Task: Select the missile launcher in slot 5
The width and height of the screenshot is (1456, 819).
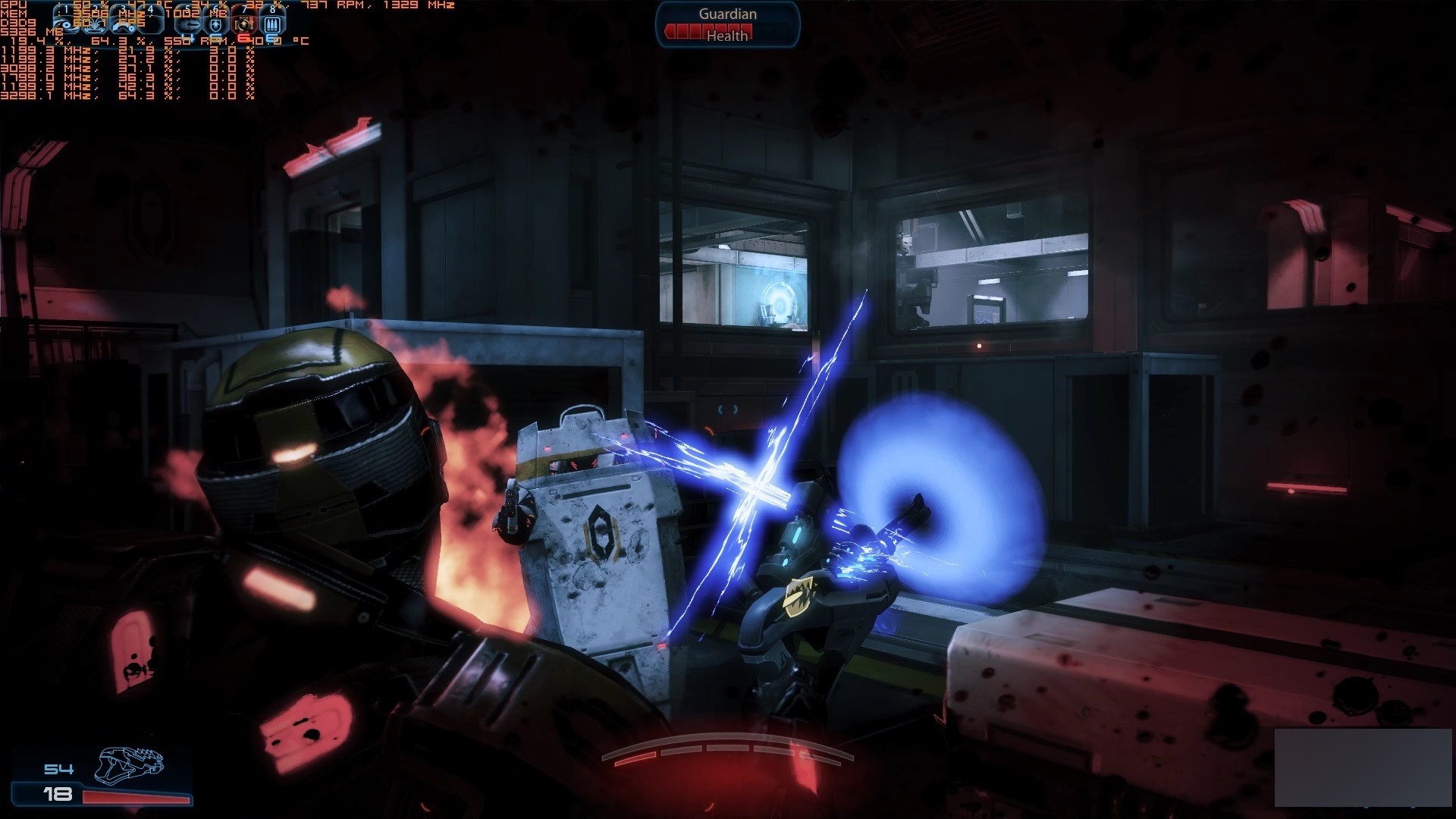Action: pyautogui.click(x=188, y=24)
